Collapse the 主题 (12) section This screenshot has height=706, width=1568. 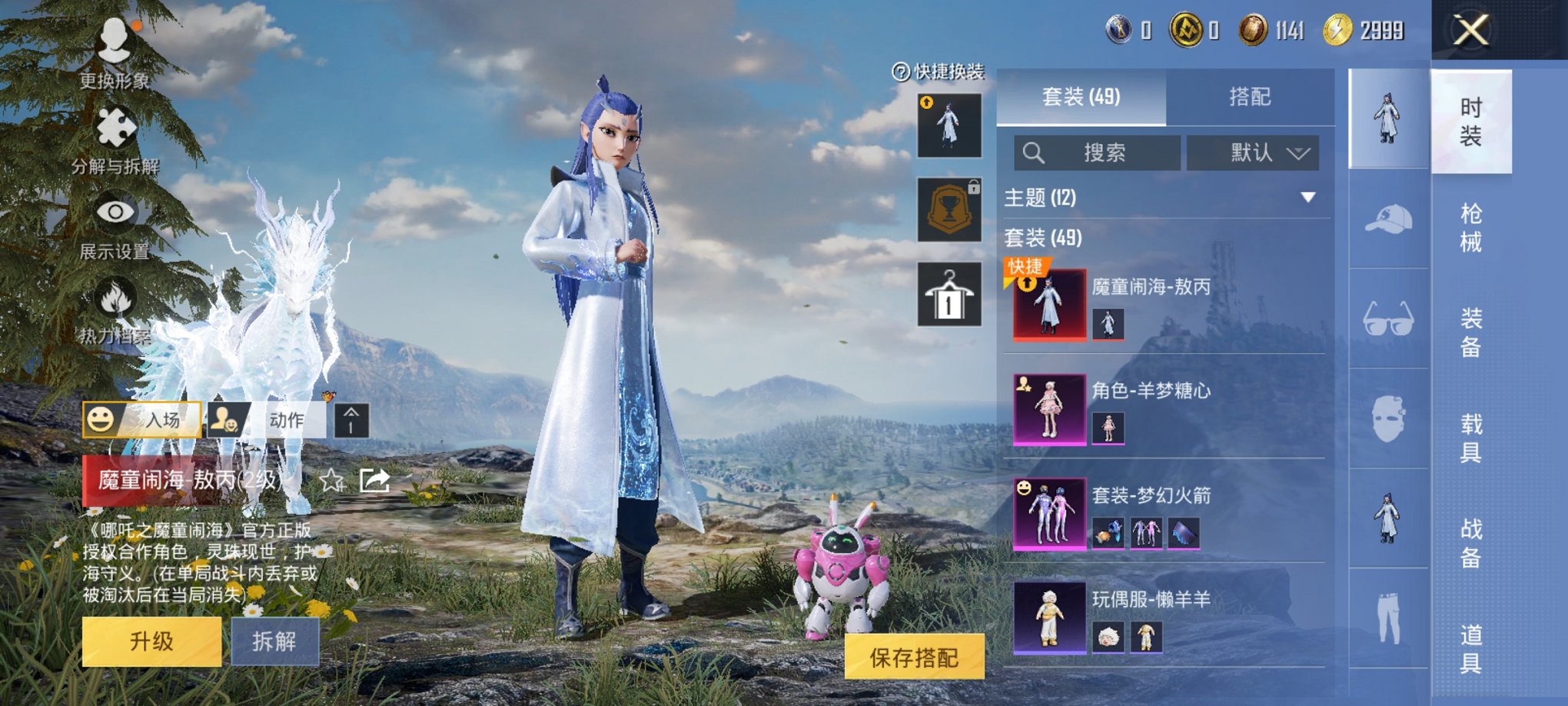(1307, 198)
